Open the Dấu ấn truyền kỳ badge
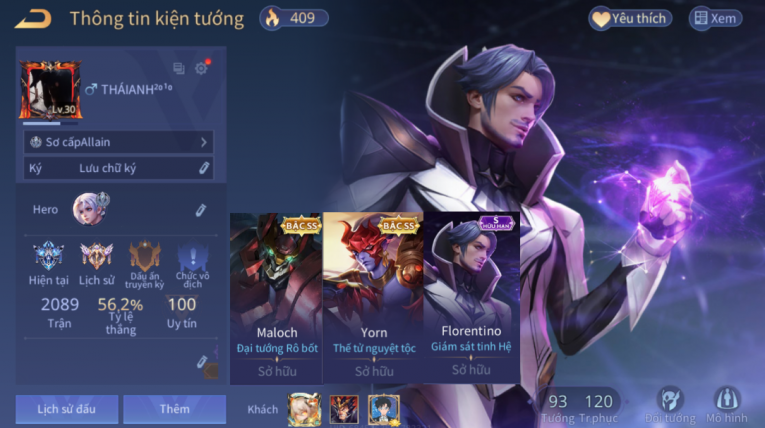 [x=144, y=258]
